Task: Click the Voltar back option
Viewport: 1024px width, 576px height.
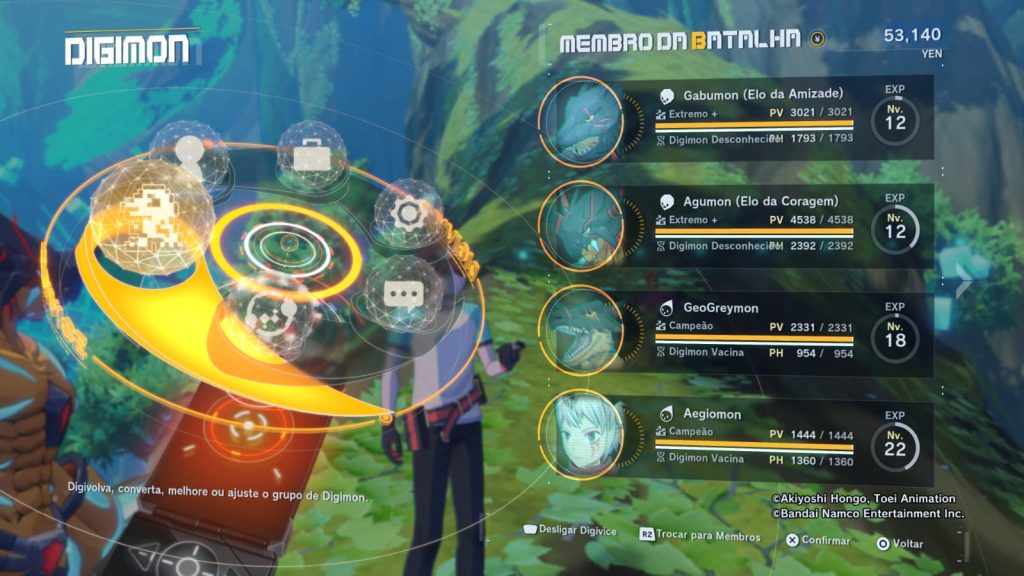Action: click(x=900, y=544)
